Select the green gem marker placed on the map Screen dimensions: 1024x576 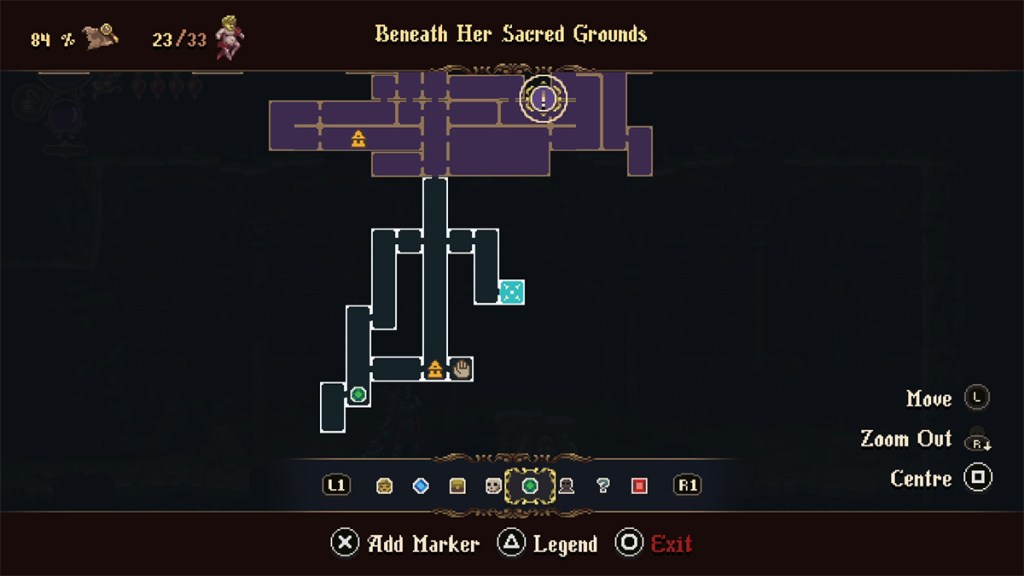358,395
